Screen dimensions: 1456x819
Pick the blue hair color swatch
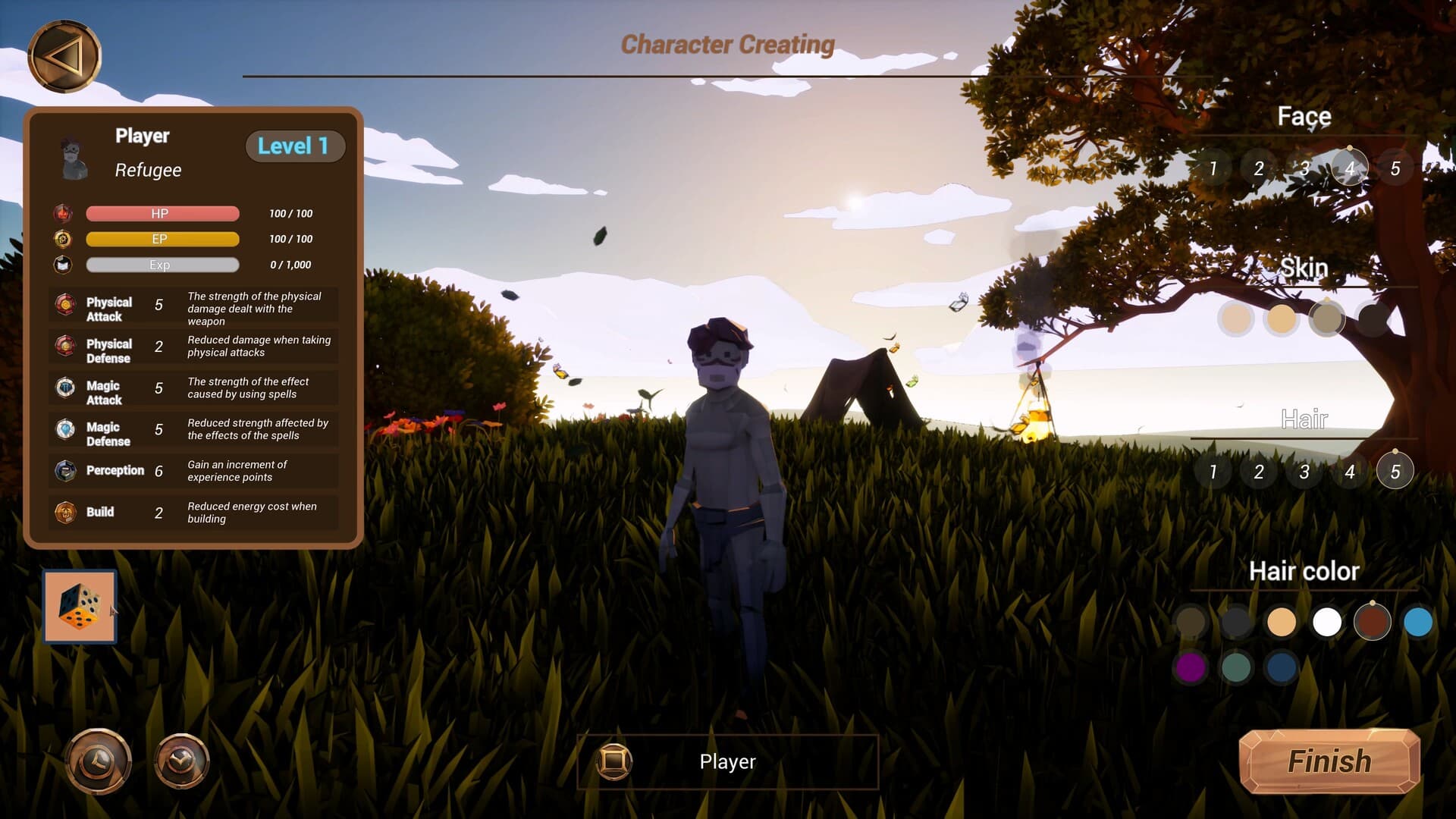click(1417, 621)
